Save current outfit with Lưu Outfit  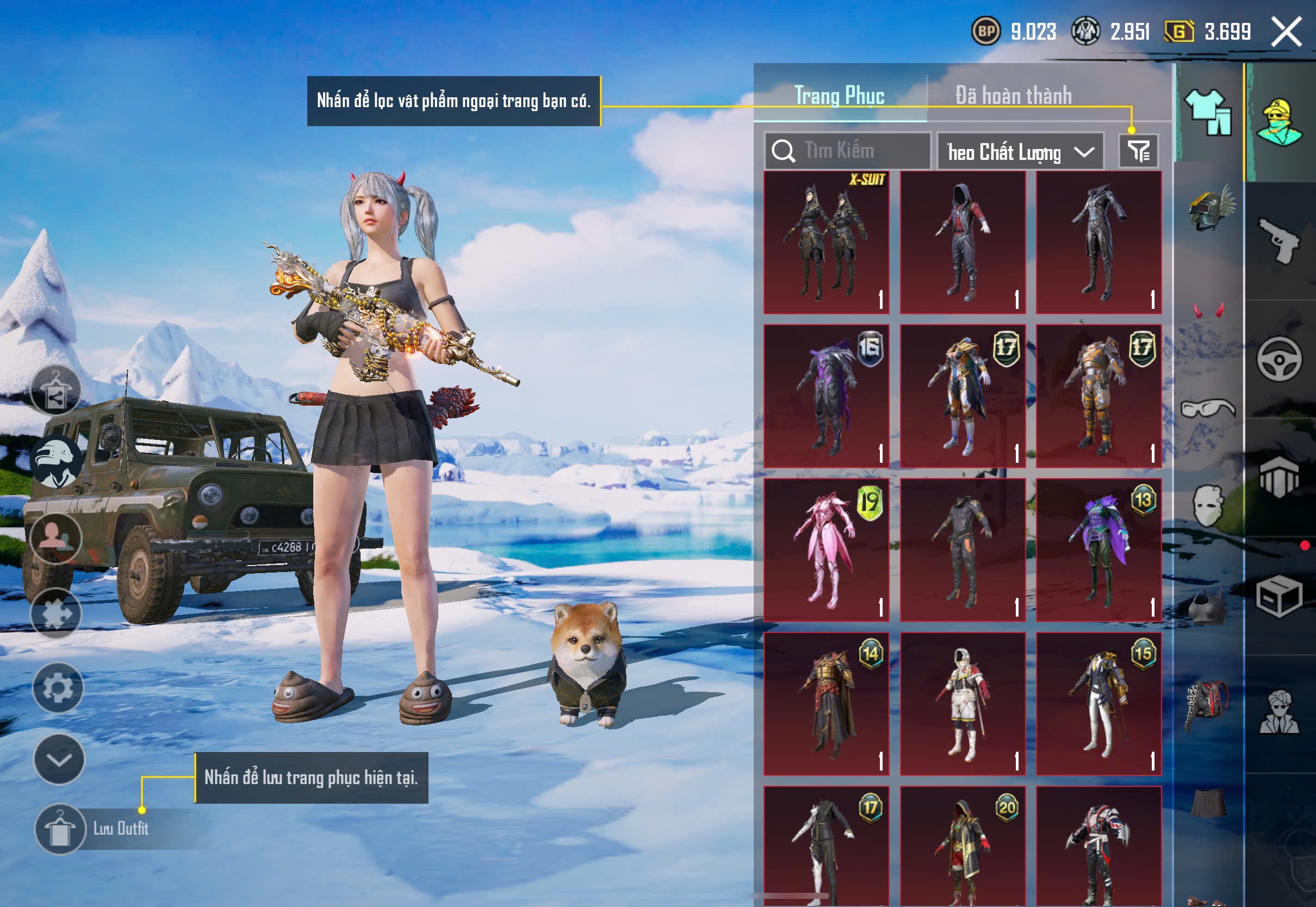(61, 829)
